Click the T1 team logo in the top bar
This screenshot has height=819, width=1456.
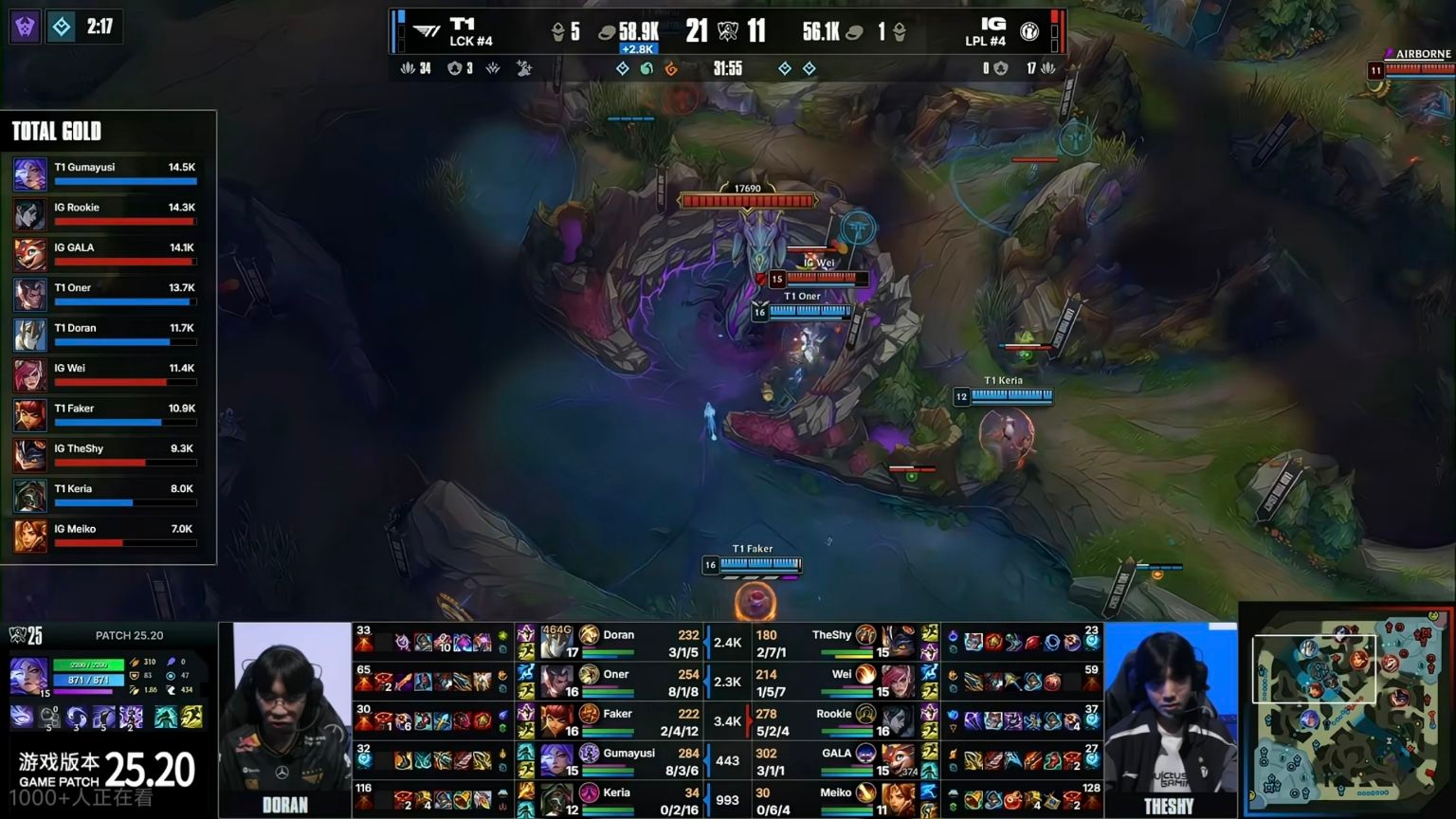coord(428,31)
